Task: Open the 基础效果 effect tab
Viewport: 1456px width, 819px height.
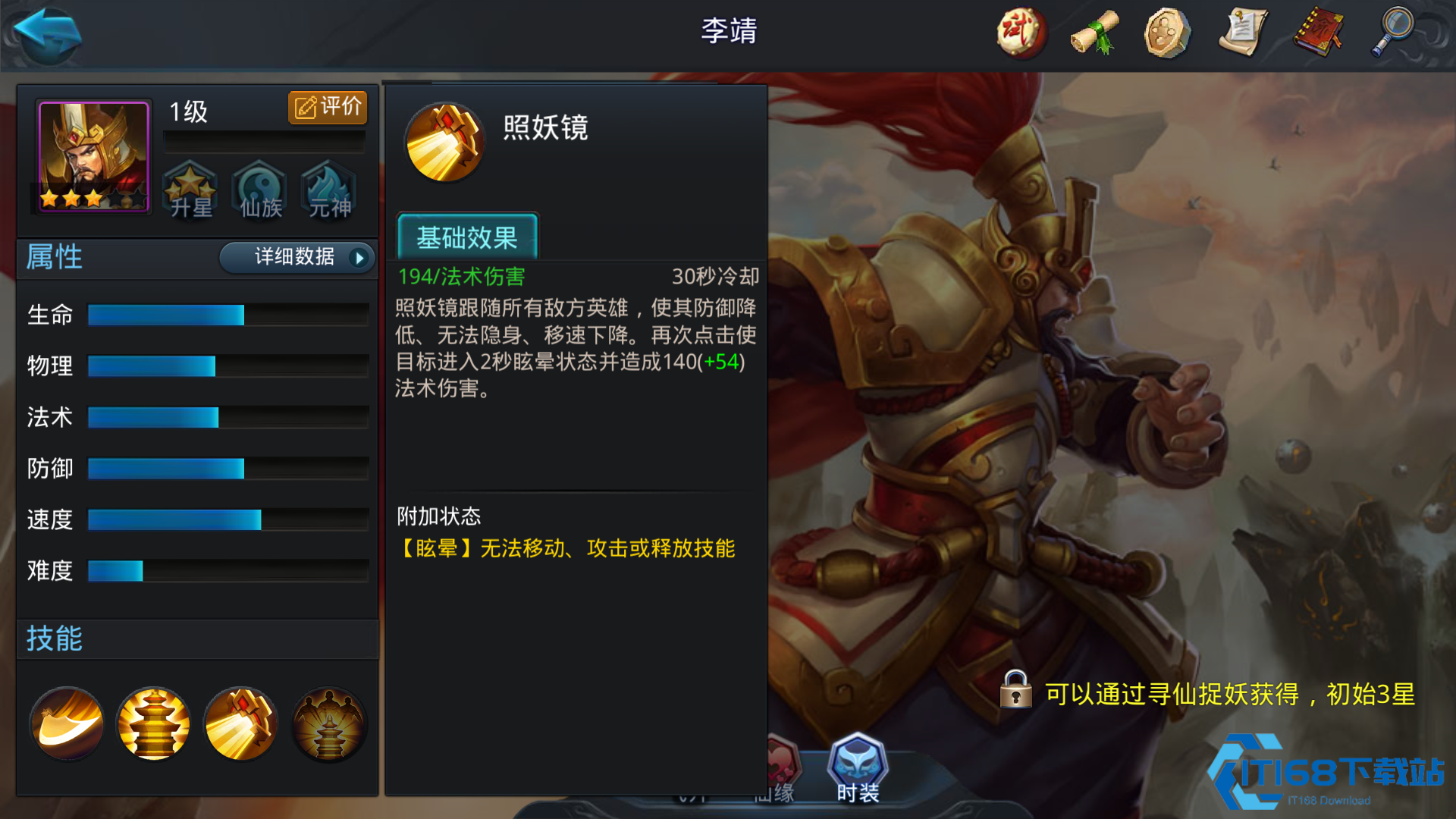Action: (467, 237)
